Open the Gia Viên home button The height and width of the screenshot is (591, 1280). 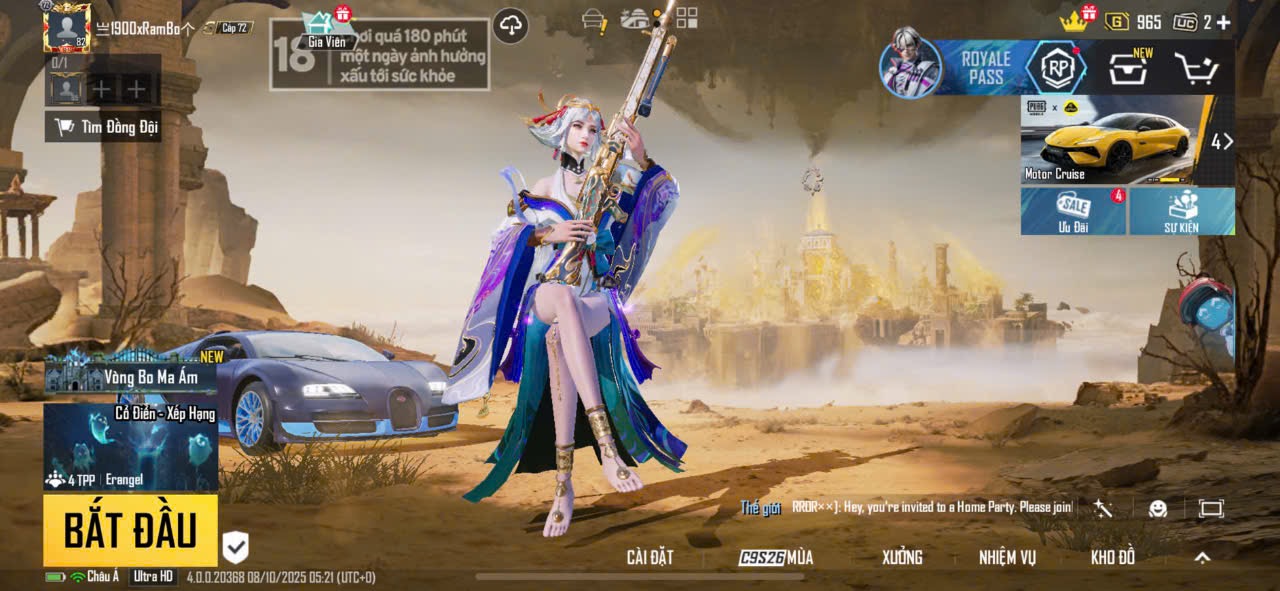point(326,30)
